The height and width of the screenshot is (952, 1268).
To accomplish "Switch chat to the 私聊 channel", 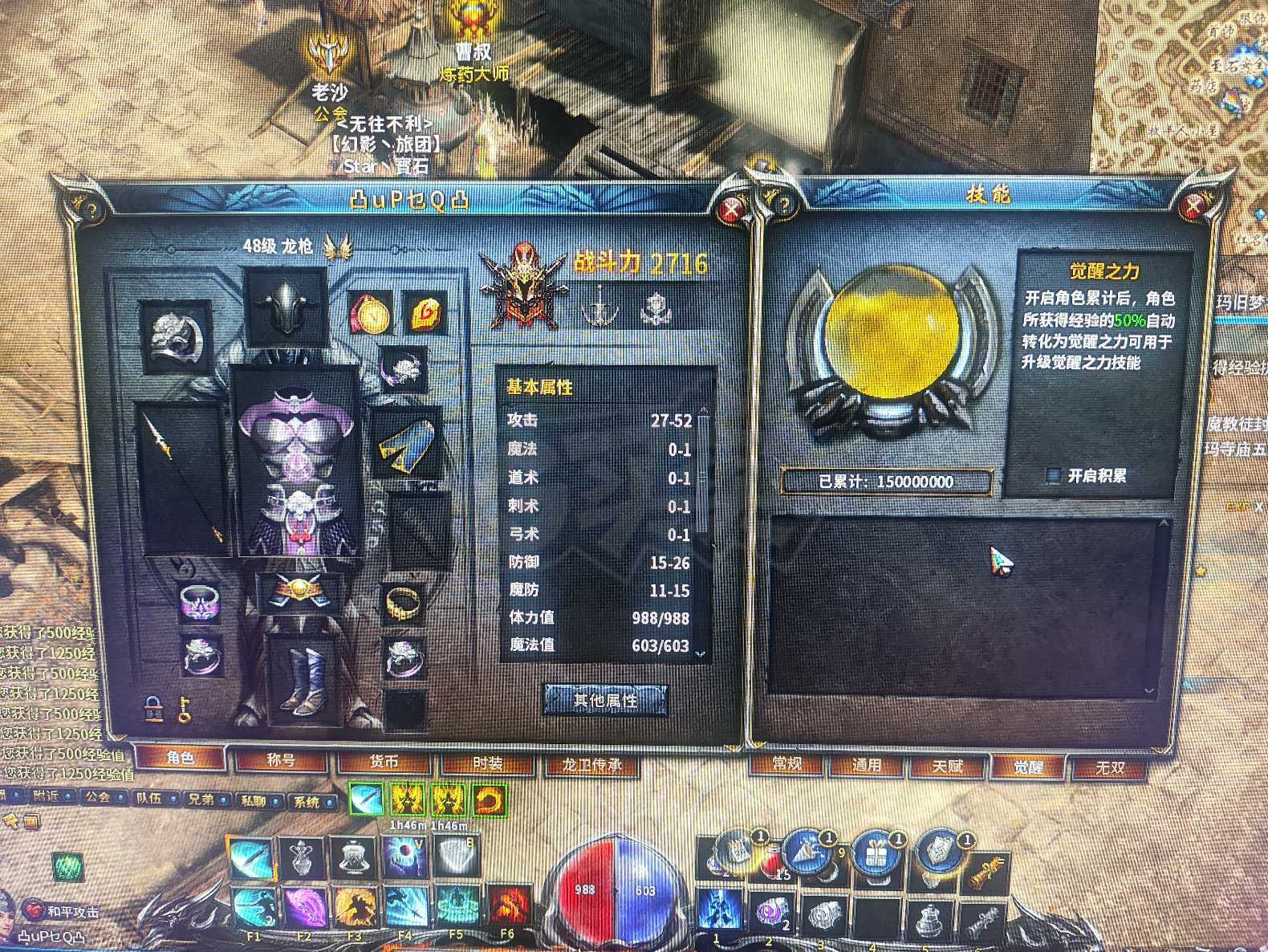I will tap(253, 800).
